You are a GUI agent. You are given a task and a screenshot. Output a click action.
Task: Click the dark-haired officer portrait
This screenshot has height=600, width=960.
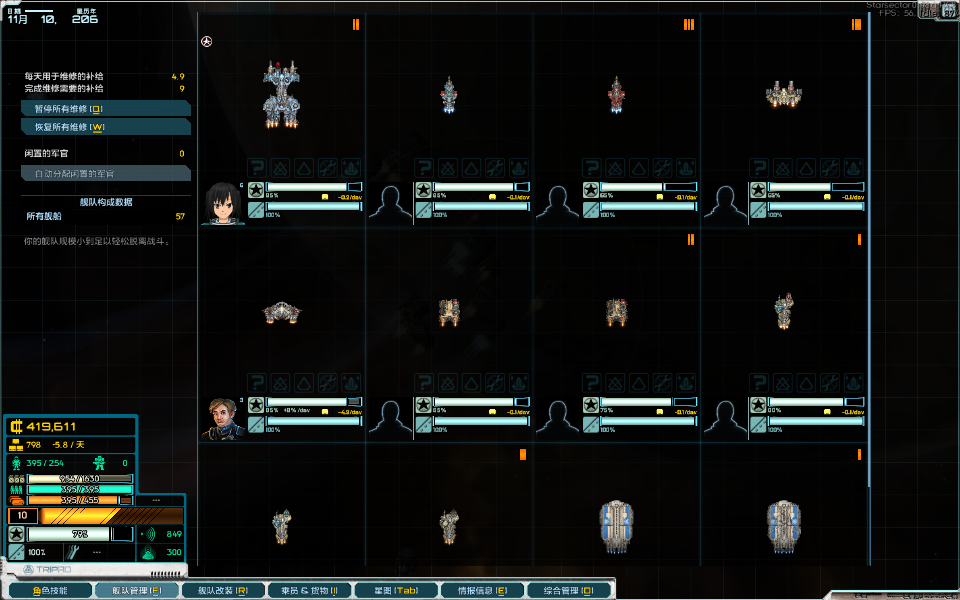coord(222,203)
